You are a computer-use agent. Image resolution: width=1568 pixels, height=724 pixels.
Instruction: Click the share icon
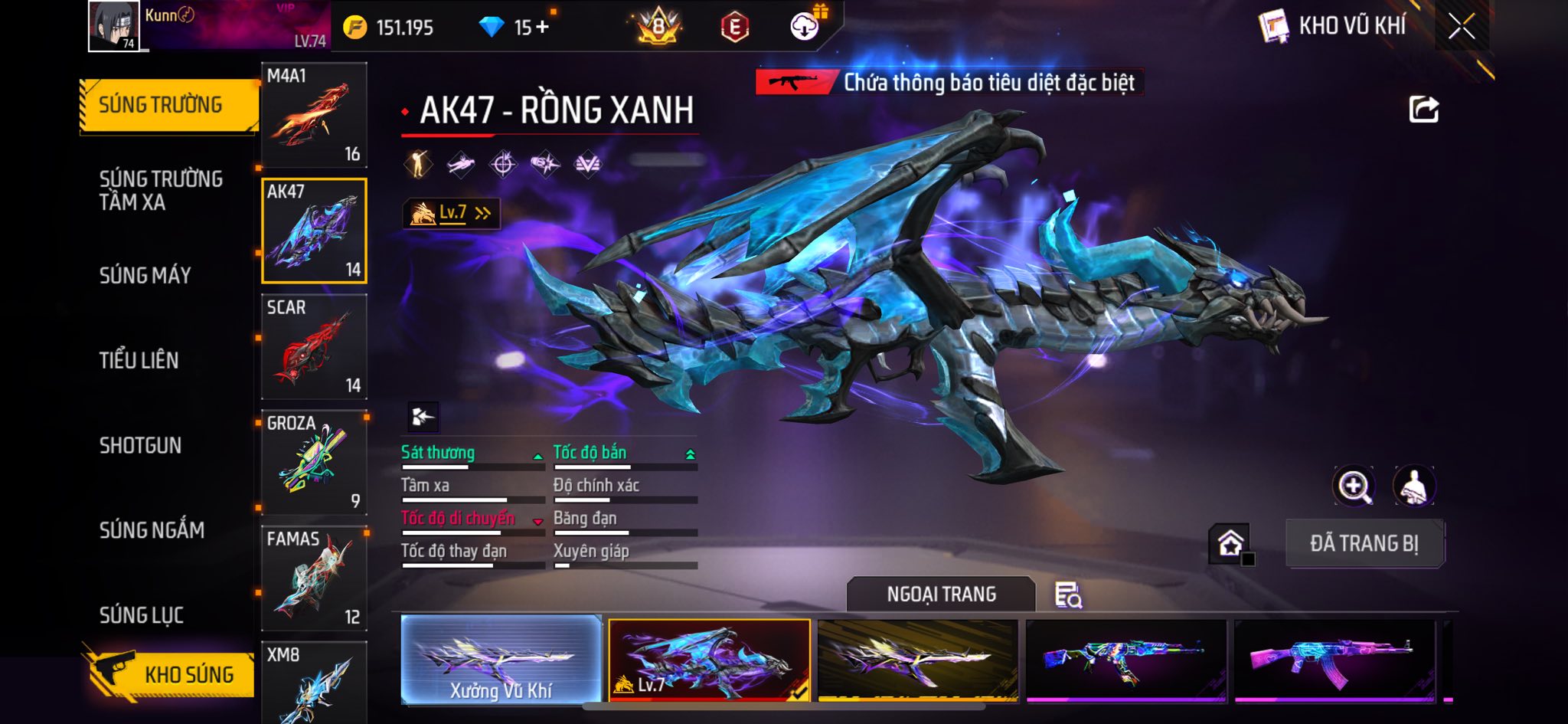(1423, 110)
